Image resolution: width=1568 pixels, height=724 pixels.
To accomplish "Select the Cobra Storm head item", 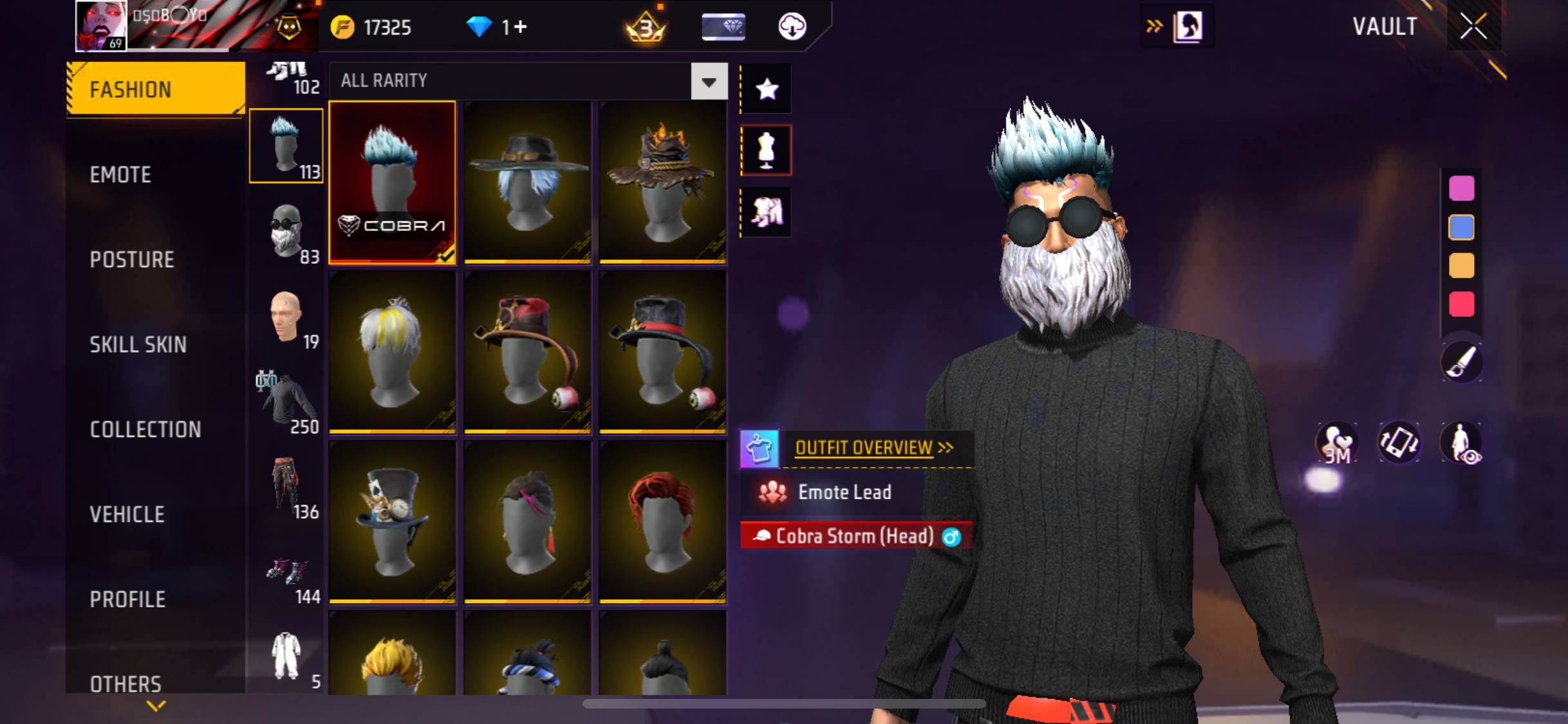I will tap(392, 182).
